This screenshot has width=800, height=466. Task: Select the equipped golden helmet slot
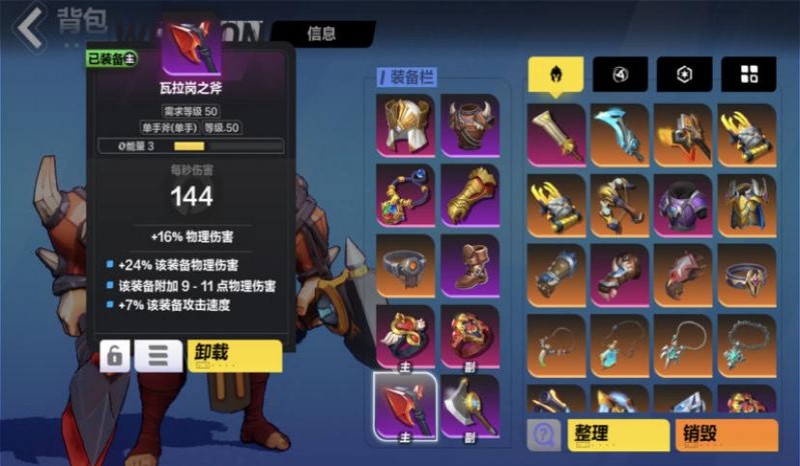405,126
